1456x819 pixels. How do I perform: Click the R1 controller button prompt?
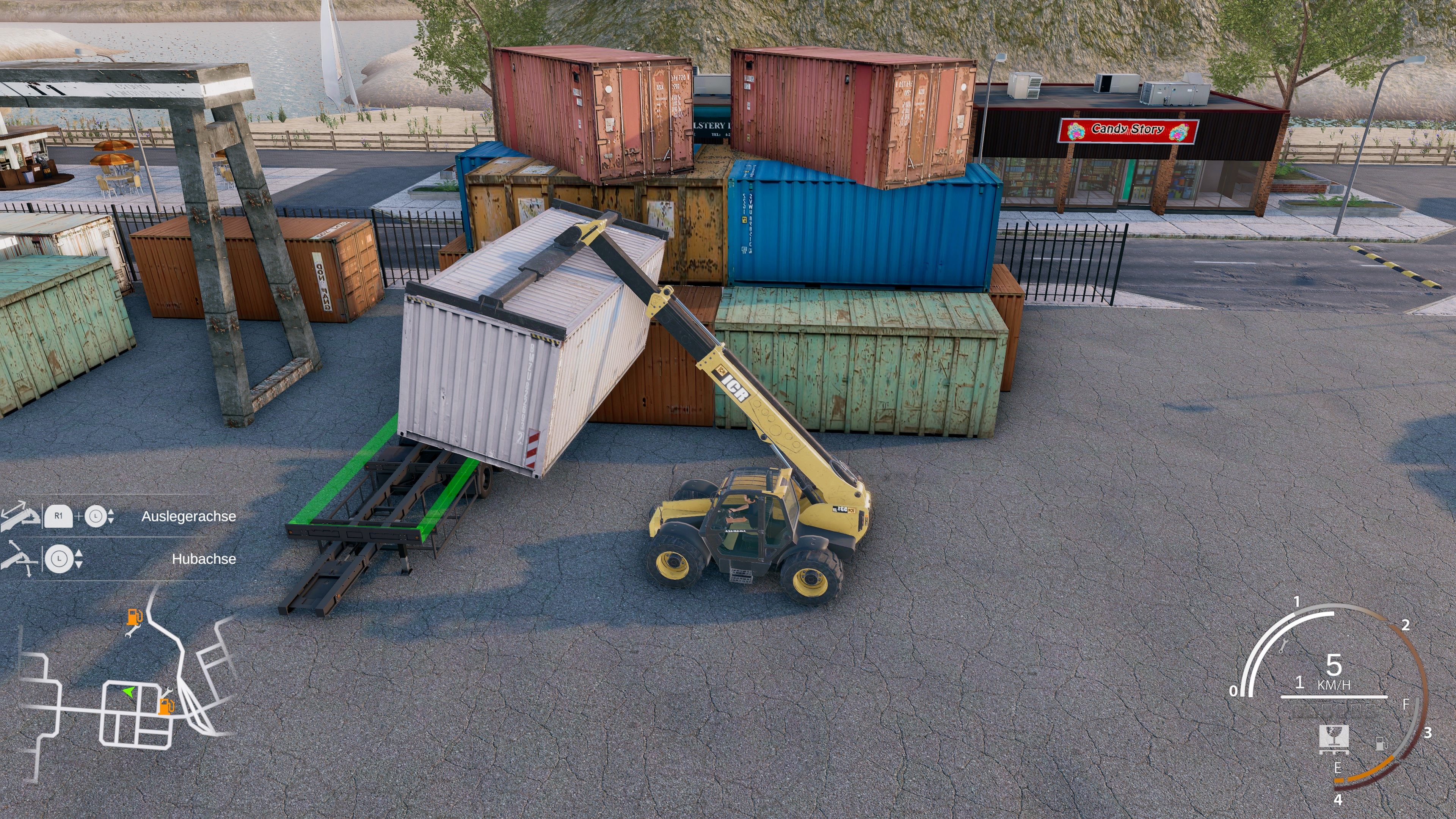pos(58,516)
